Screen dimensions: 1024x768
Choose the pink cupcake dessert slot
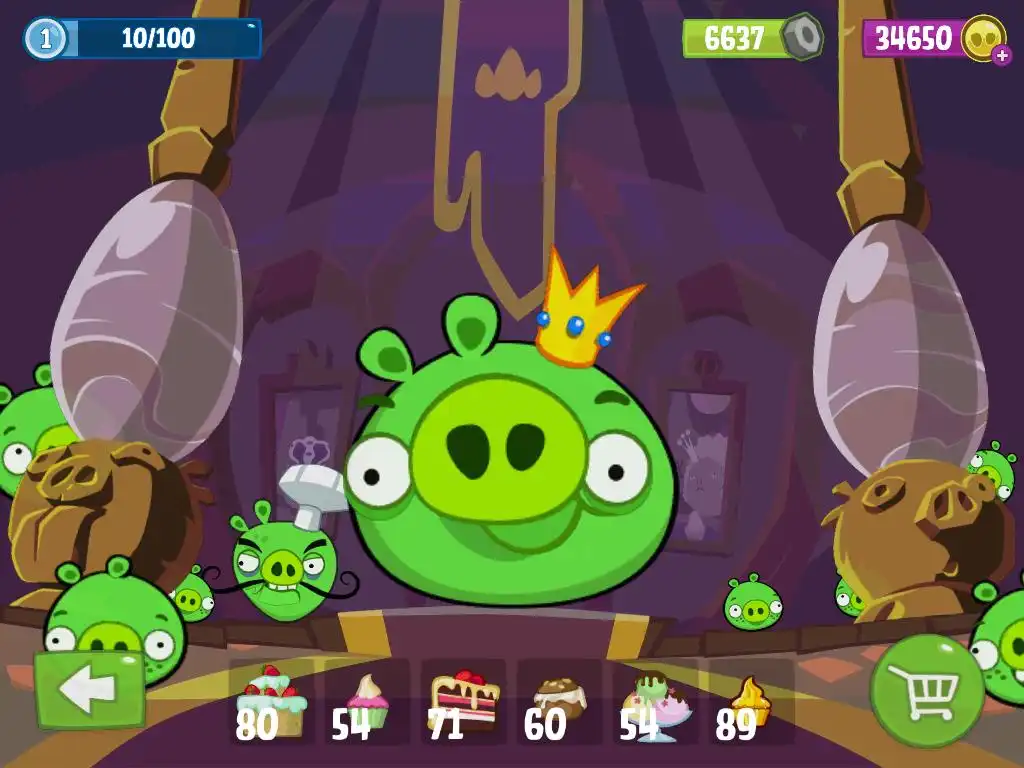(x=366, y=702)
